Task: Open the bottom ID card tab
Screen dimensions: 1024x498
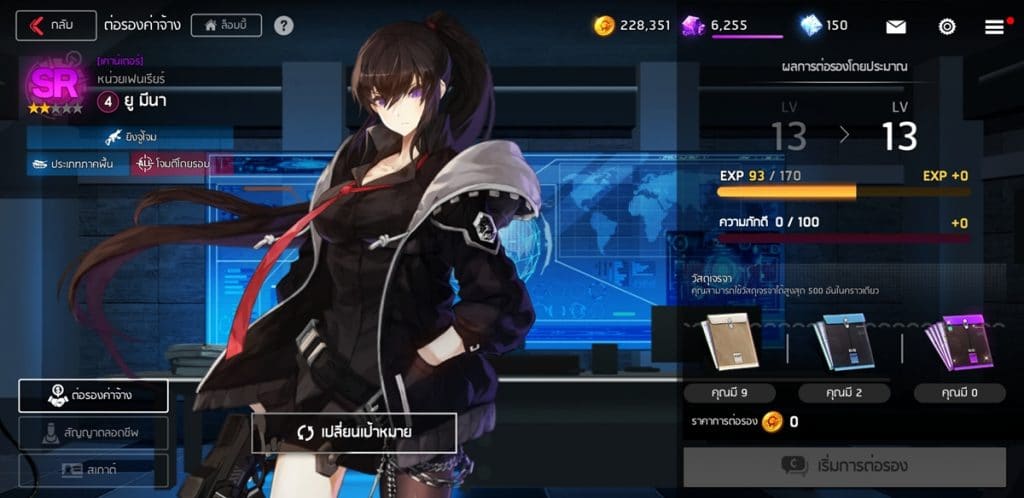Action: click(93, 468)
